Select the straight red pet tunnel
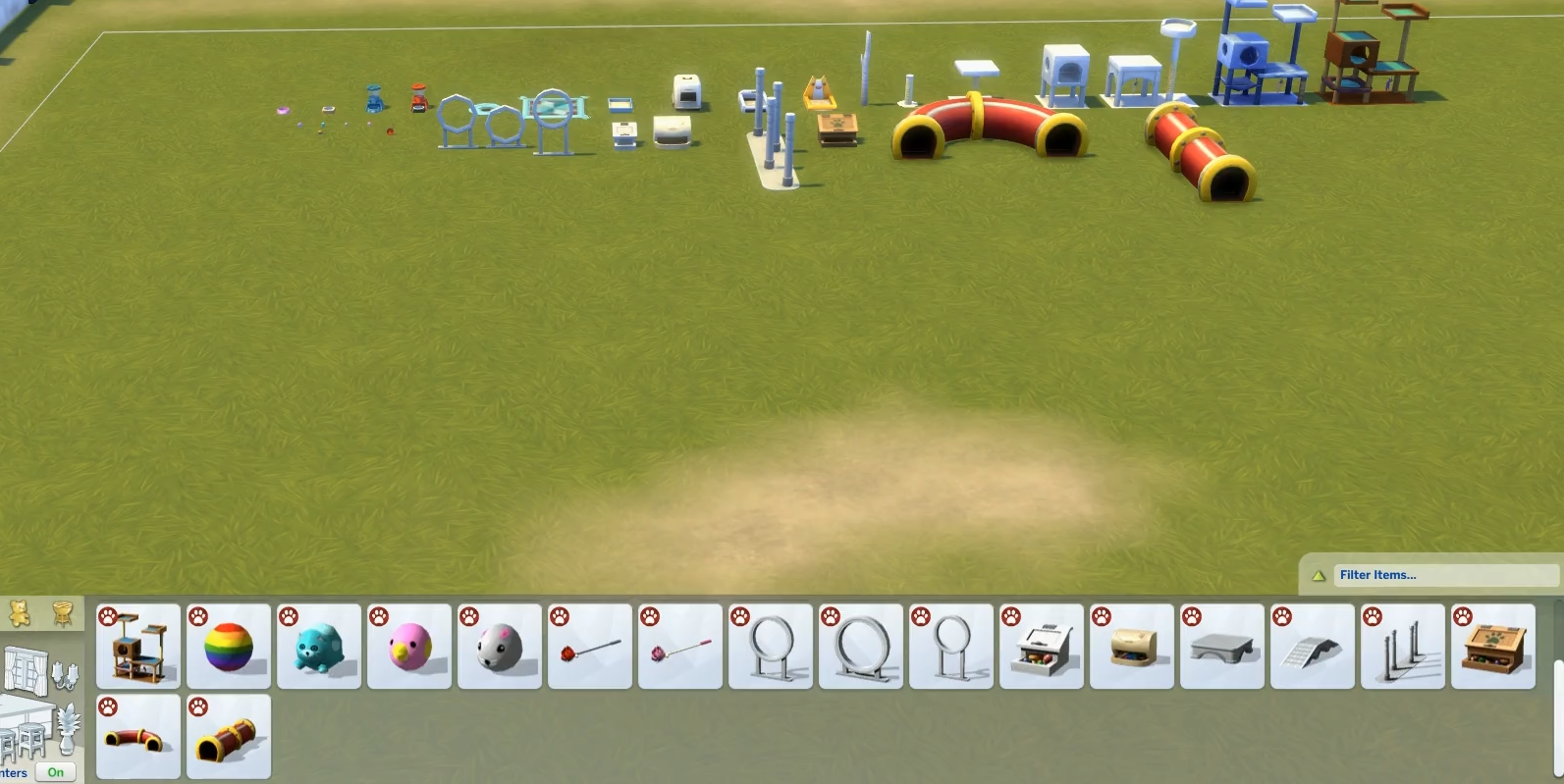This screenshot has width=1564, height=784. pyautogui.click(x=229, y=737)
